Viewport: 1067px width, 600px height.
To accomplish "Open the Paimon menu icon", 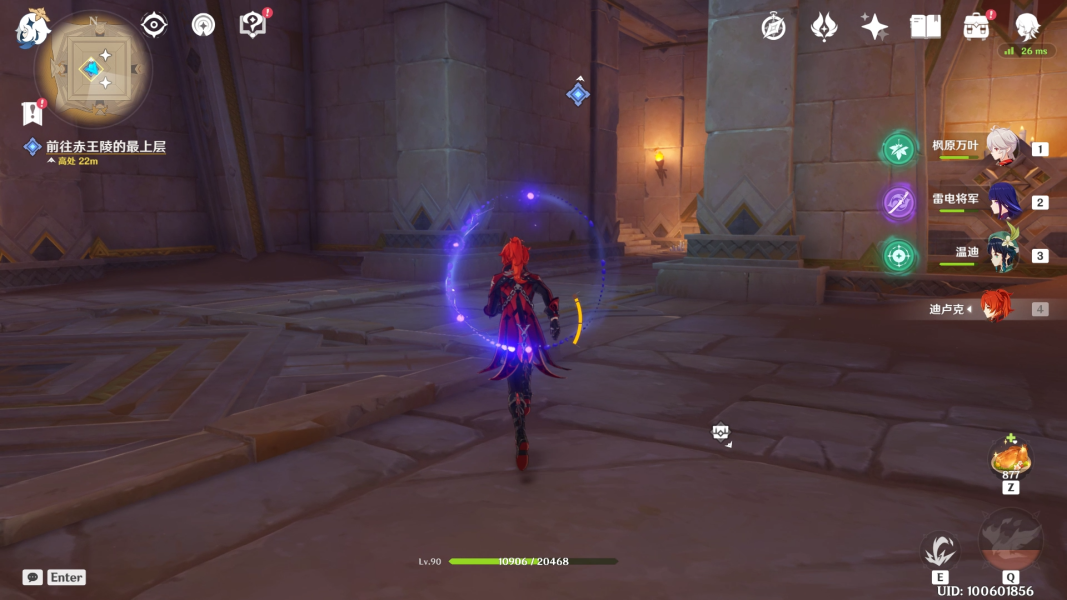I will (x=32, y=28).
